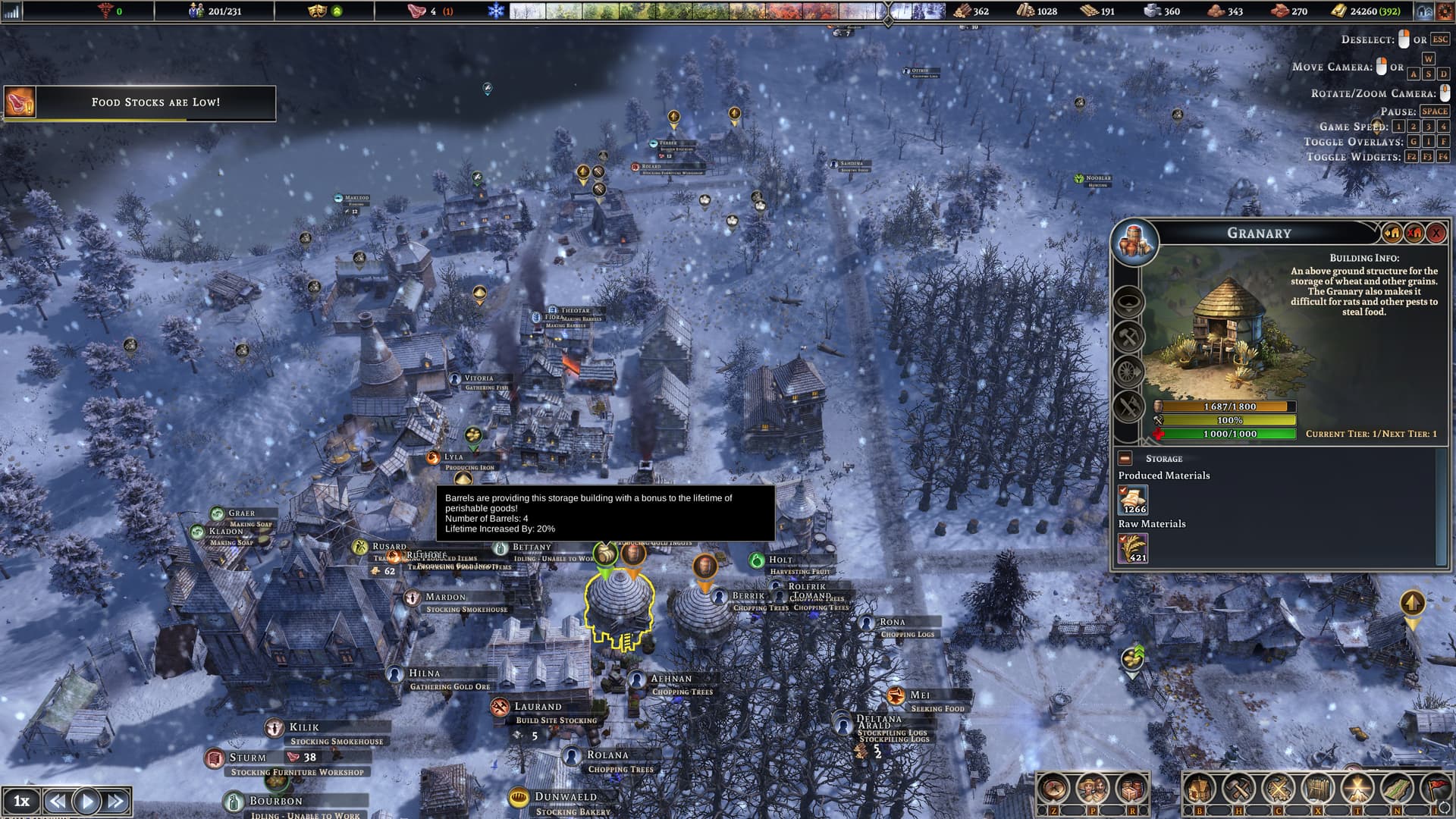Slow down game speed with the rewind button
The width and height of the screenshot is (1456, 819).
(57, 801)
